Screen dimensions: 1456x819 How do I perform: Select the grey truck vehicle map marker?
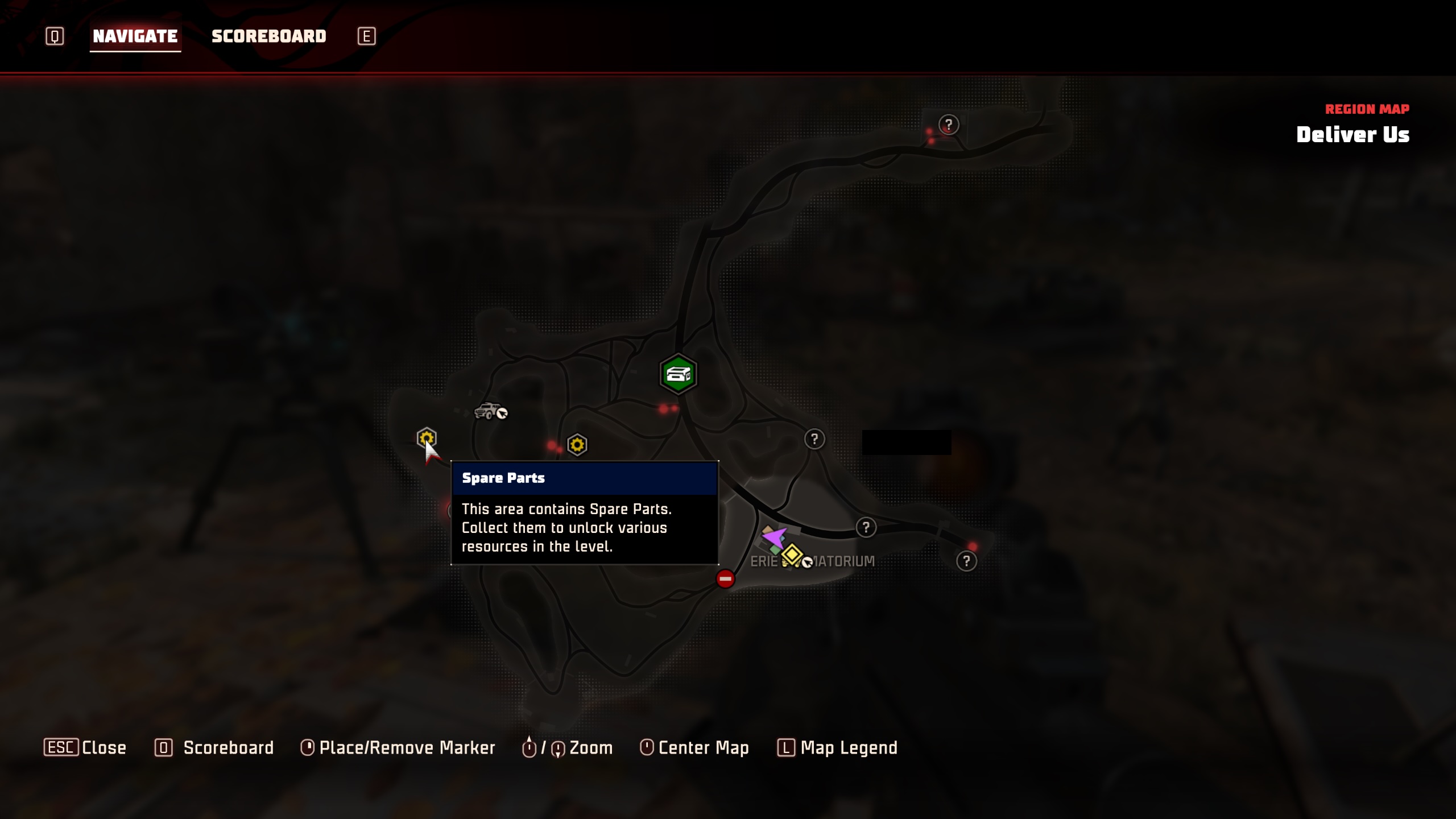tap(488, 410)
